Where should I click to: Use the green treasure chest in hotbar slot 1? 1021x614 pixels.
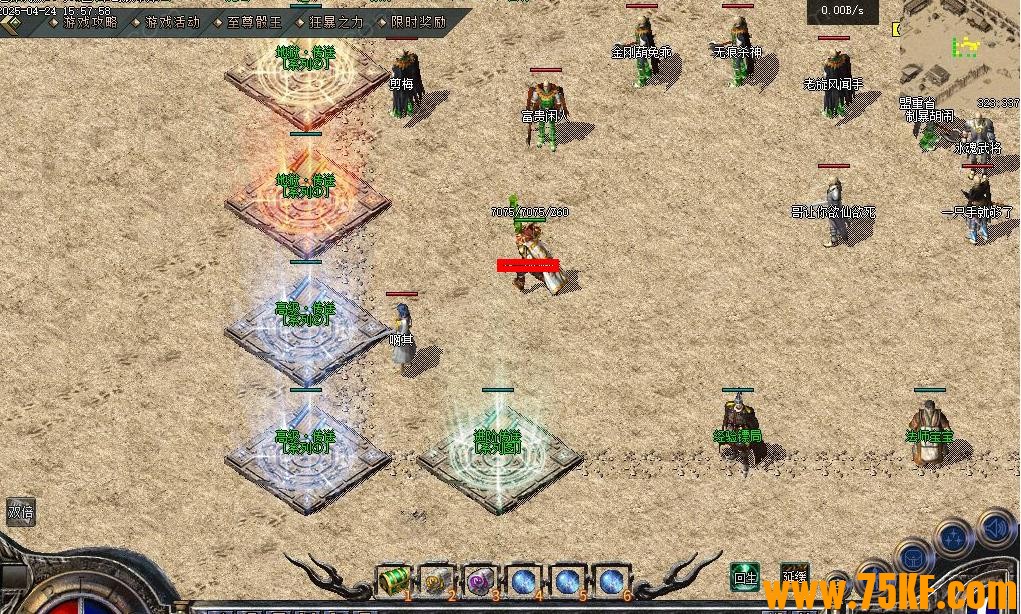tap(394, 581)
